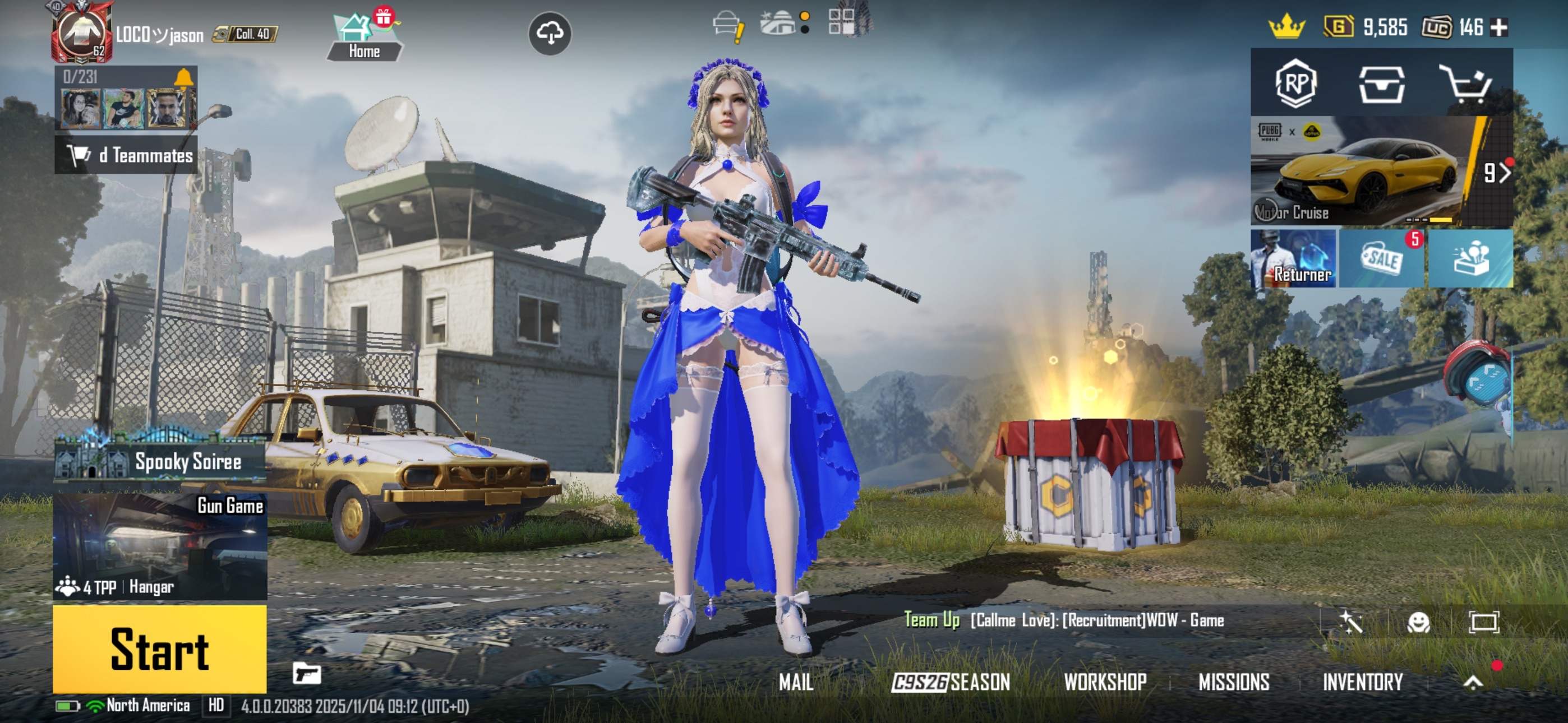Open the Motor Cruise event banner
Image resolution: width=1568 pixels, height=723 pixels.
click(x=1363, y=172)
